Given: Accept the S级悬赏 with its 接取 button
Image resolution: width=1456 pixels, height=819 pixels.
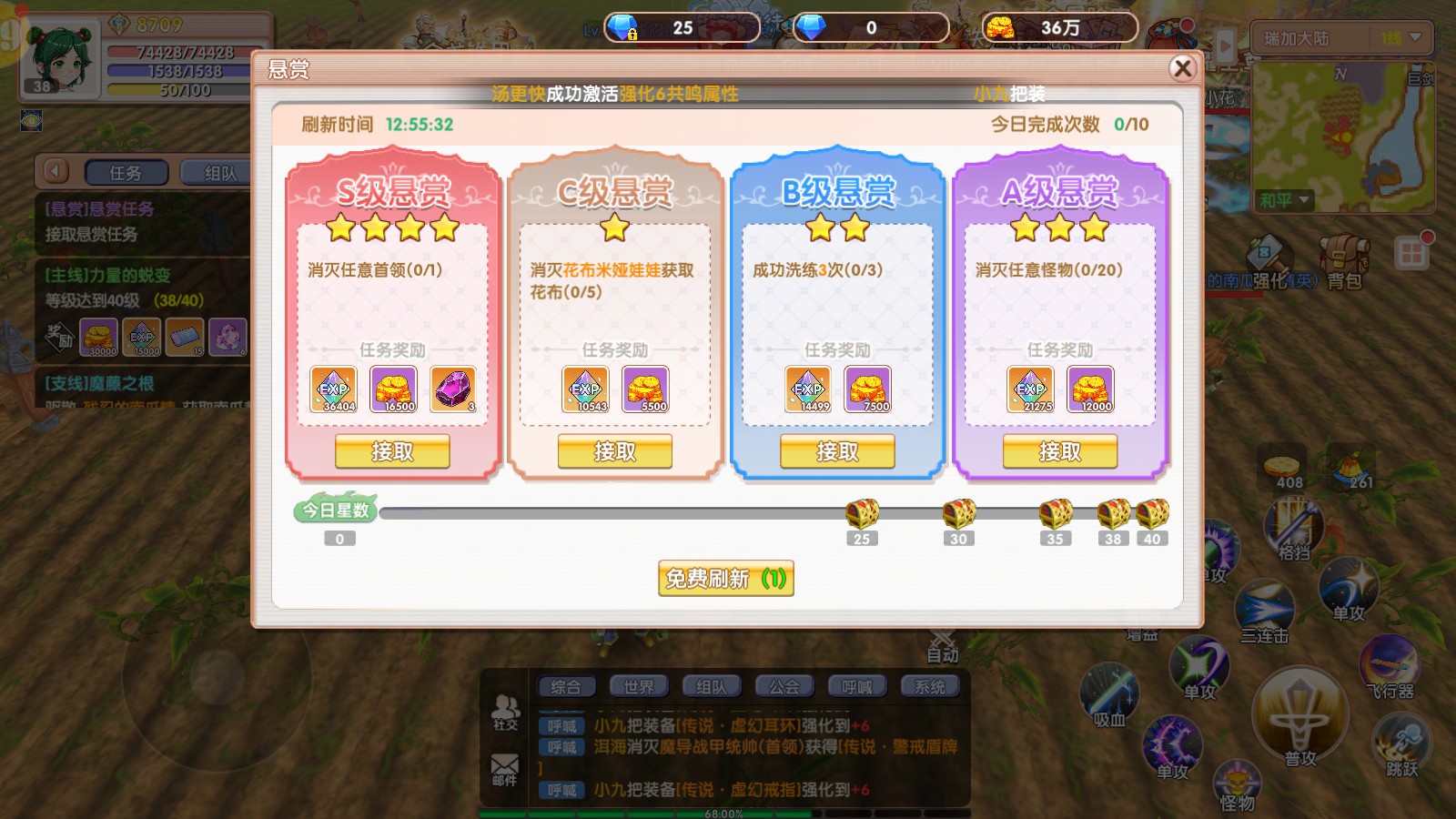Looking at the screenshot, I should 392,450.
